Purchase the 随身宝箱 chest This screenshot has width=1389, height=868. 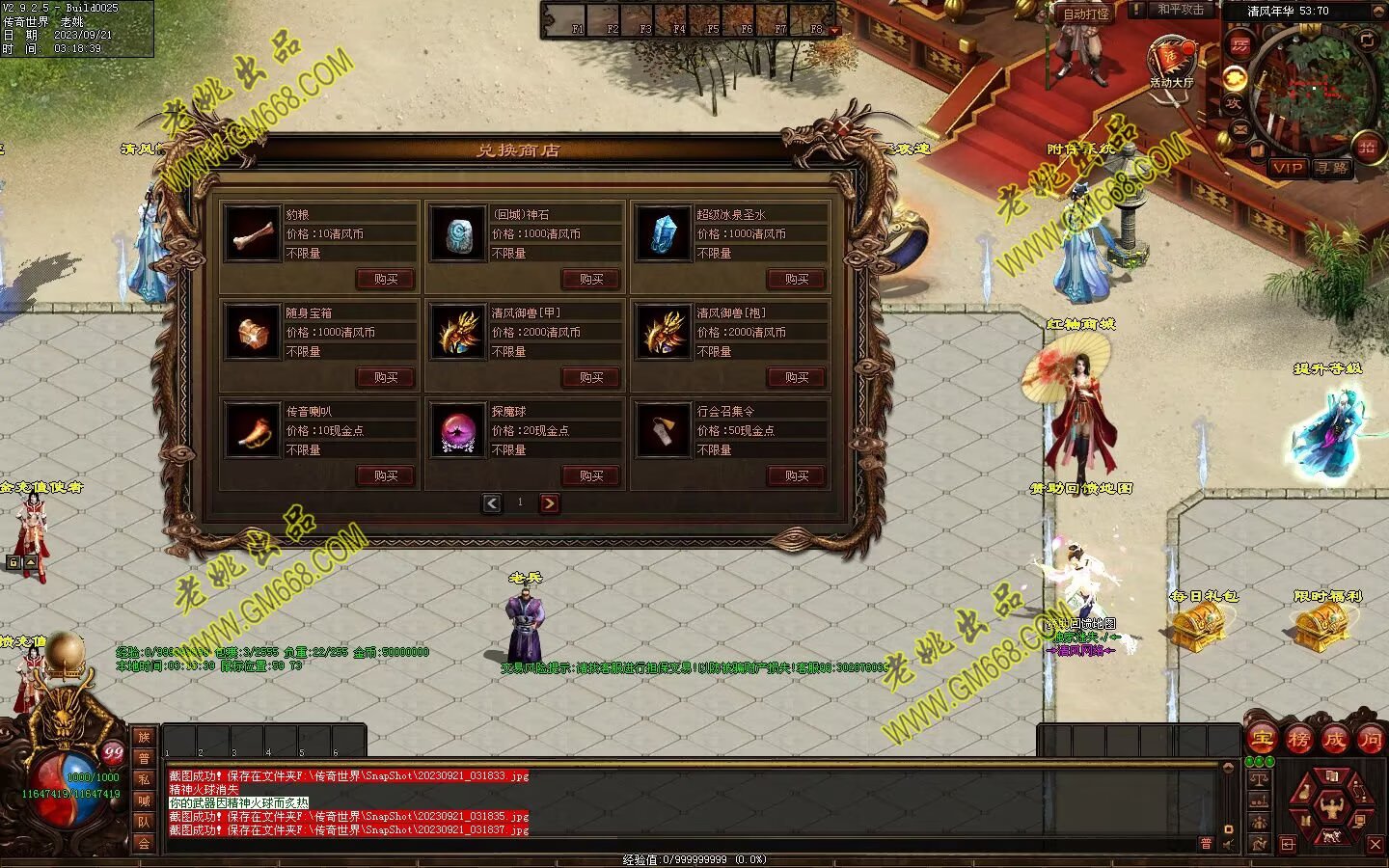coord(386,377)
